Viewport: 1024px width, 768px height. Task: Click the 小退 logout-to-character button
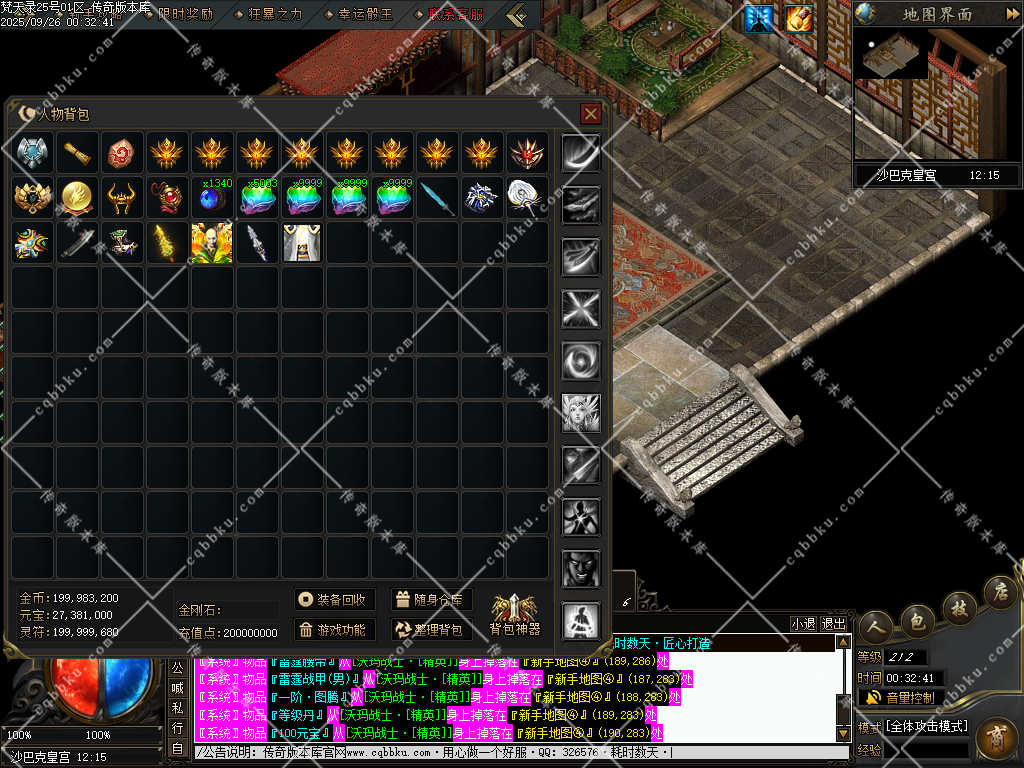click(803, 623)
